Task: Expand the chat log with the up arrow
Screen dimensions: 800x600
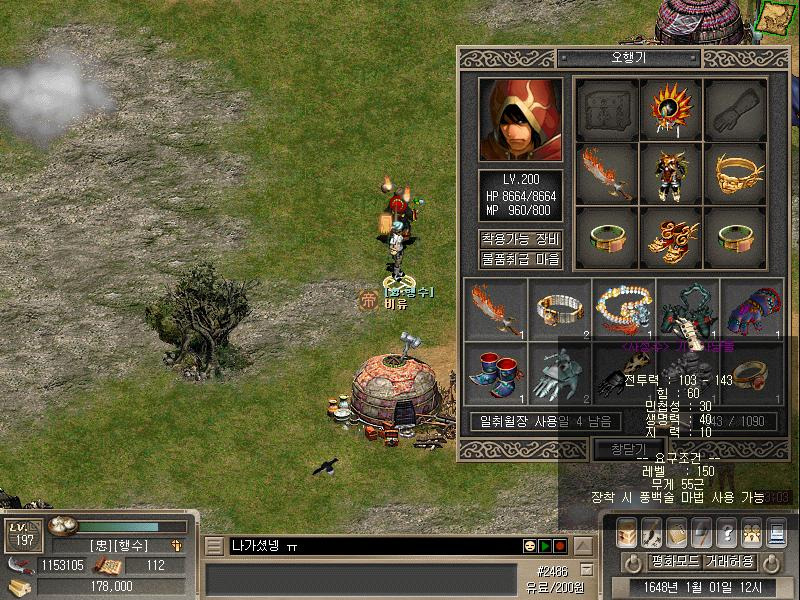Action: pyautogui.click(x=585, y=546)
